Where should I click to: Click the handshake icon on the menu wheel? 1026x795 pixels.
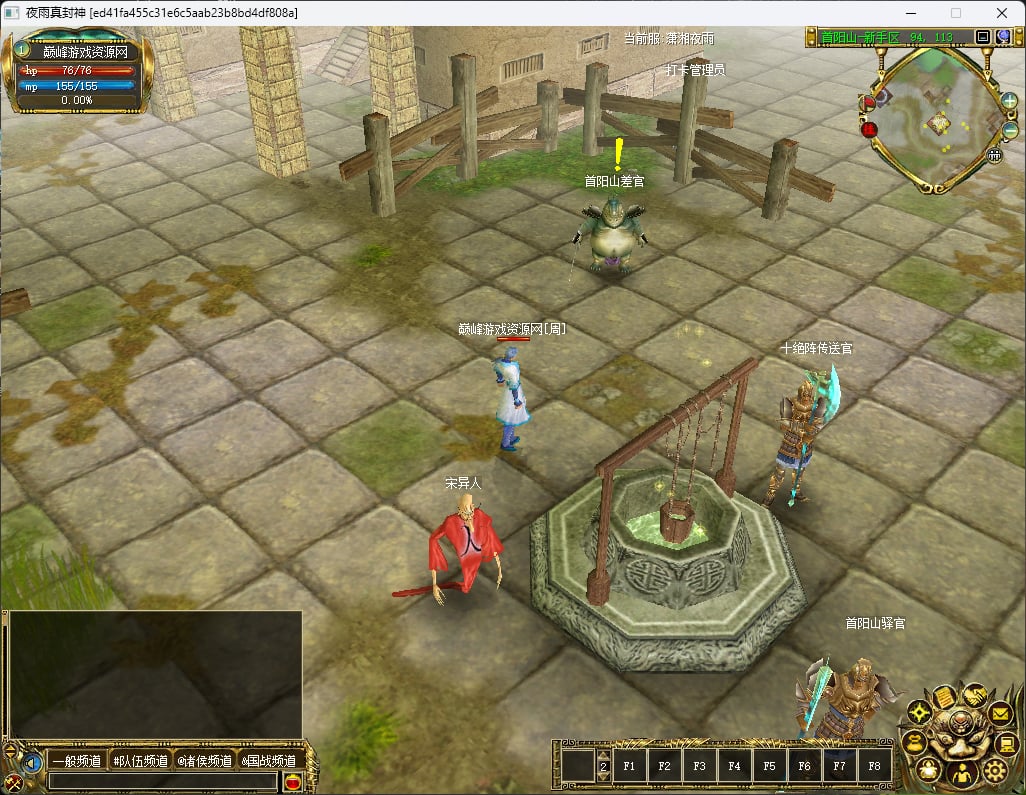point(974,694)
